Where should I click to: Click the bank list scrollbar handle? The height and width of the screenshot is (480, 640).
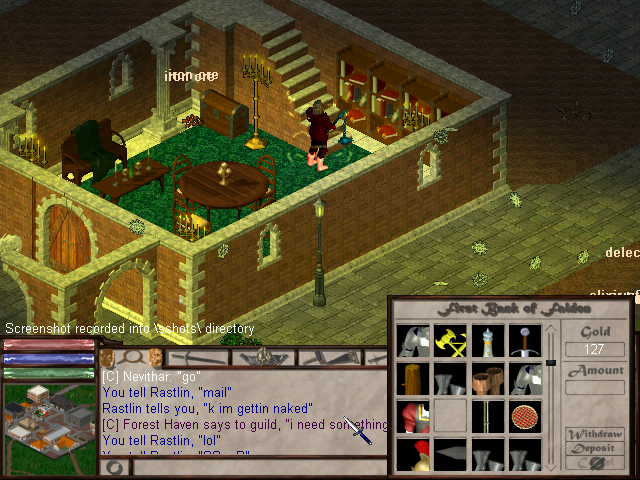549,363
